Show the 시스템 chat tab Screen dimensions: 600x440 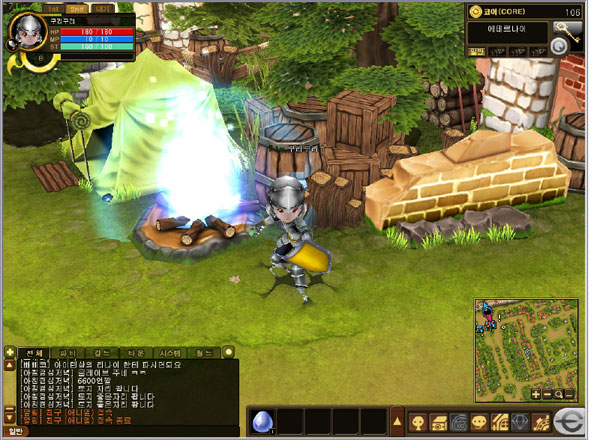point(171,353)
